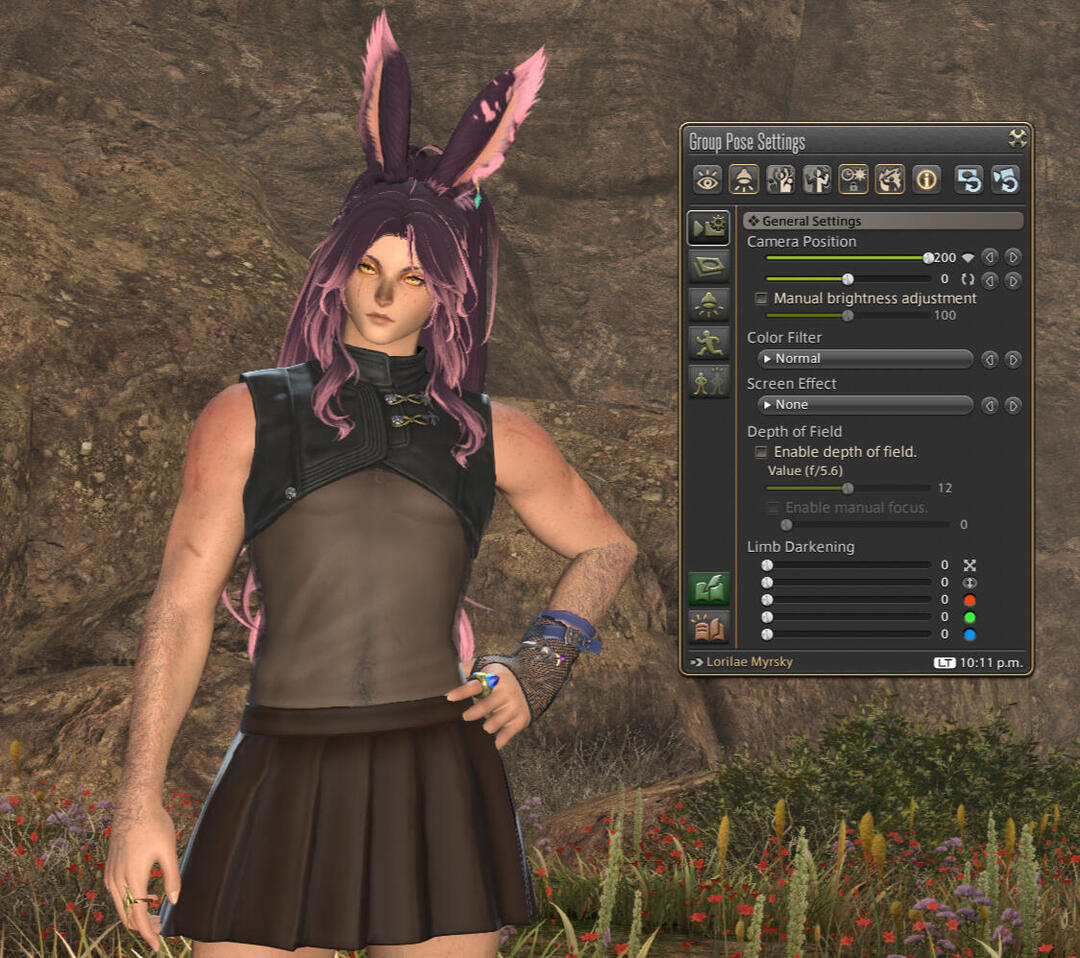Open the Screen Effect dropdown showing None
The height and width of the screenshot is (958, 1080).
click(x=864, y=405)
